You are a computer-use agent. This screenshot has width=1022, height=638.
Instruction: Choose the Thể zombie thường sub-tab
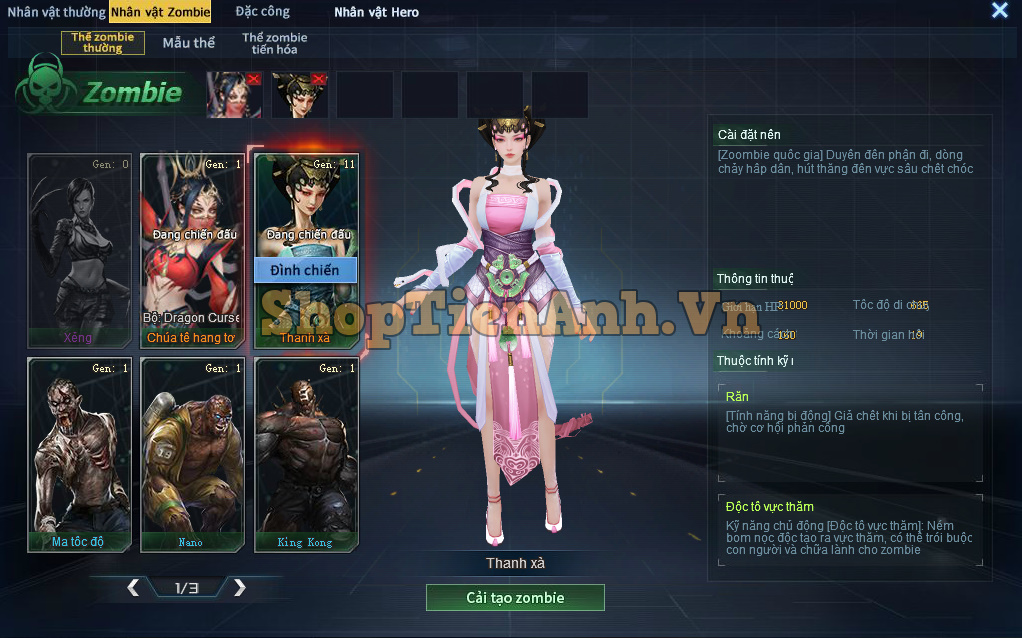103,43
